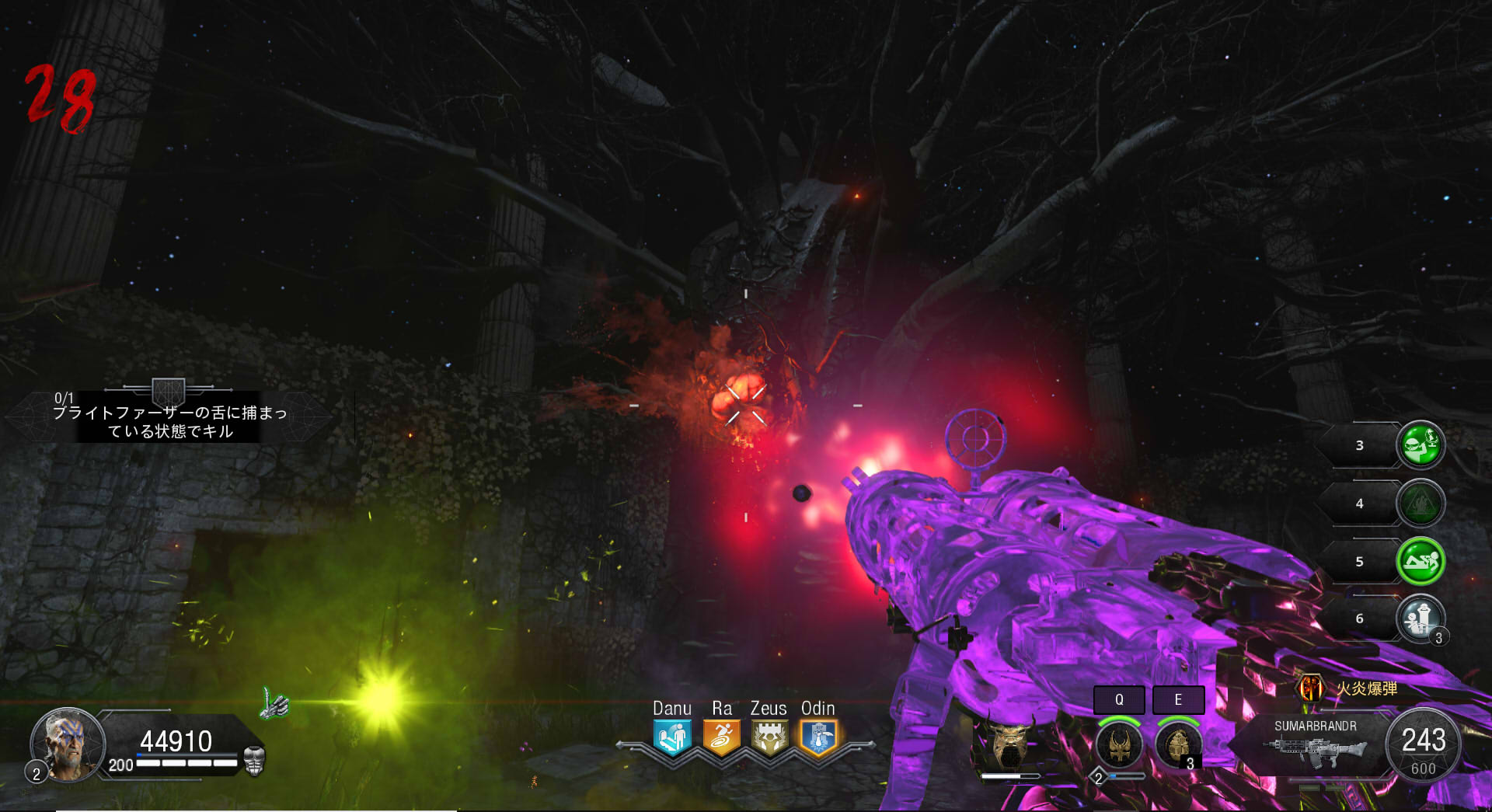Click the 火炎爆弾 fire bomb icon
1492x812 pixels.
pos(1311,688)
